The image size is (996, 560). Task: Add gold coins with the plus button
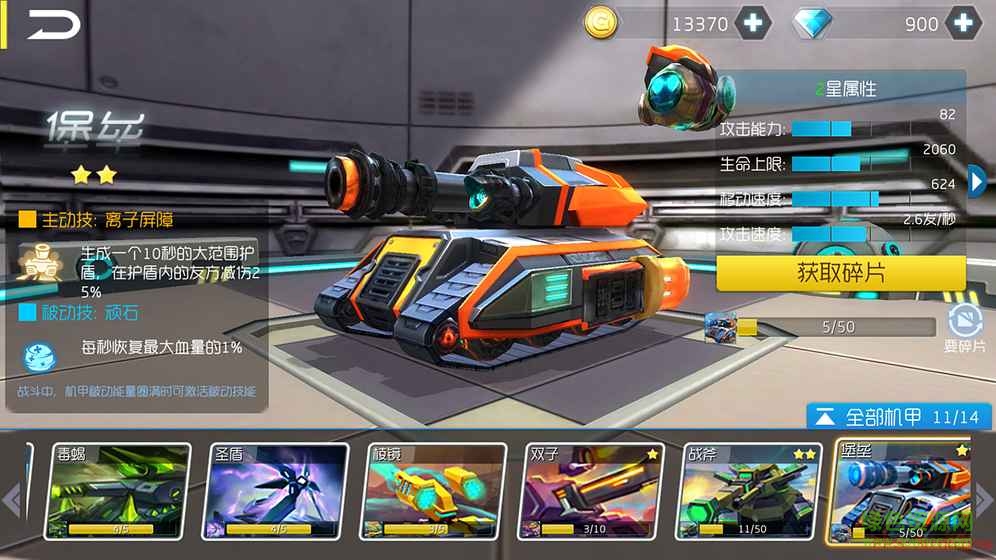752,23
